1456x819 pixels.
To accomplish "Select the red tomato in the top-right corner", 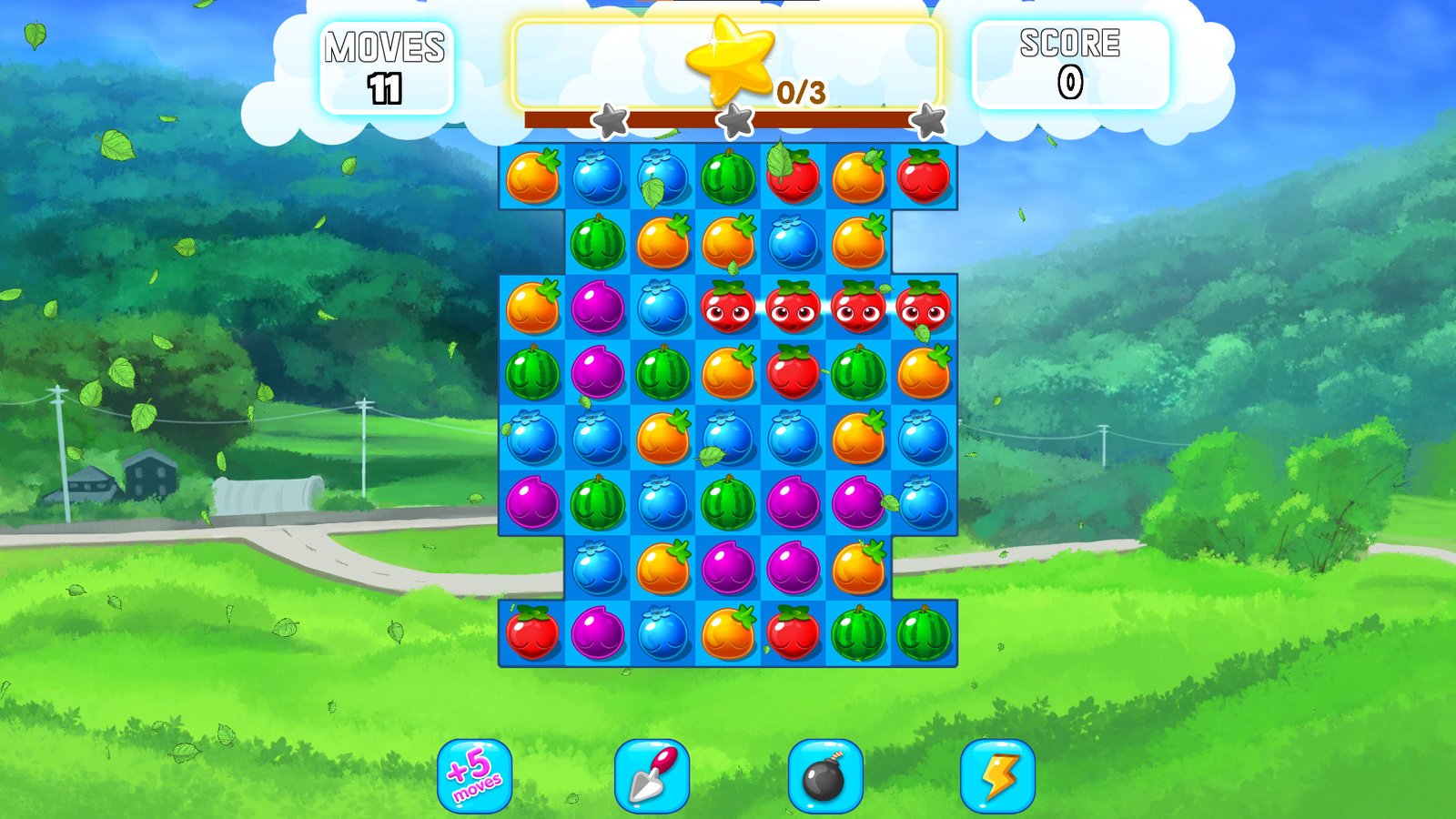I will 925,179.
